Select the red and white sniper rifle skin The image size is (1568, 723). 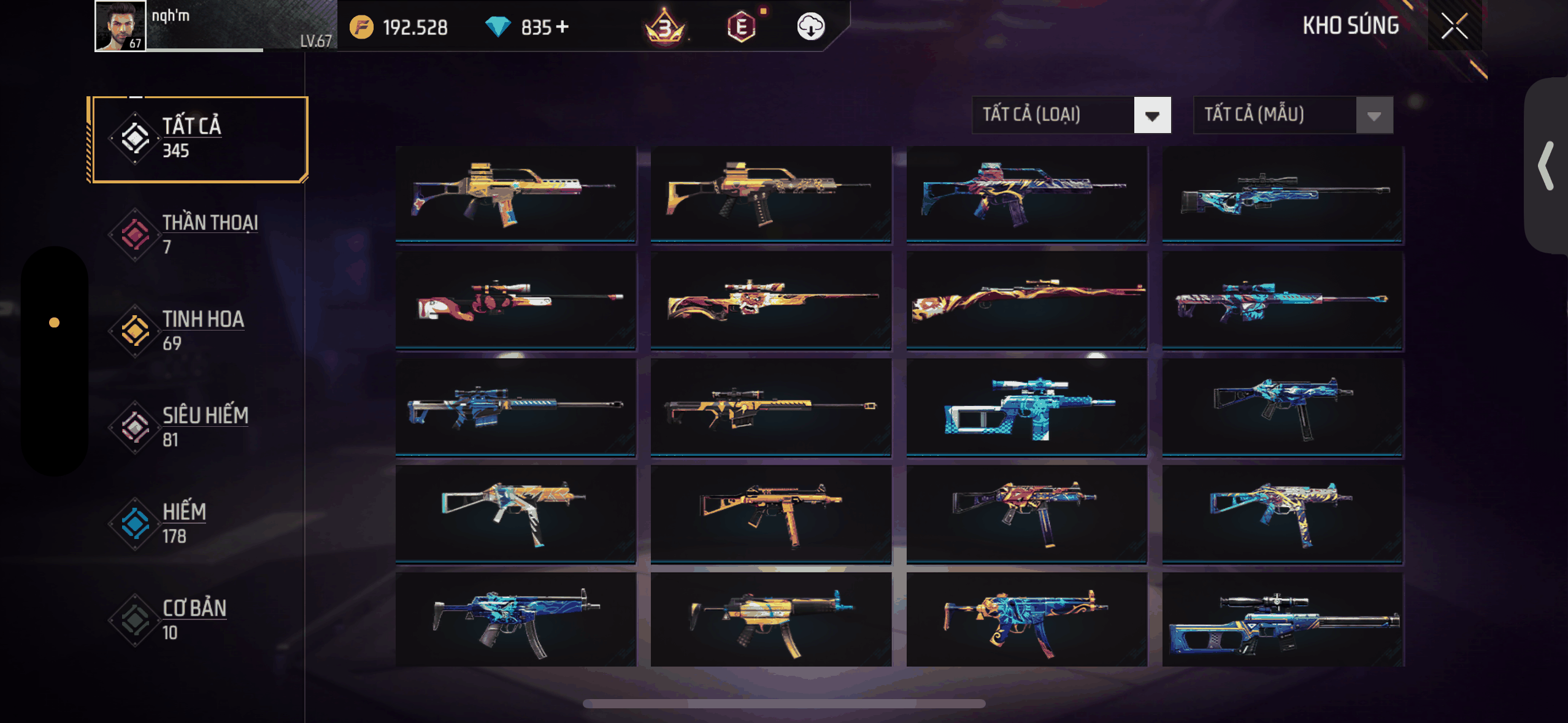pyautogui.click(x=515, y=300)
